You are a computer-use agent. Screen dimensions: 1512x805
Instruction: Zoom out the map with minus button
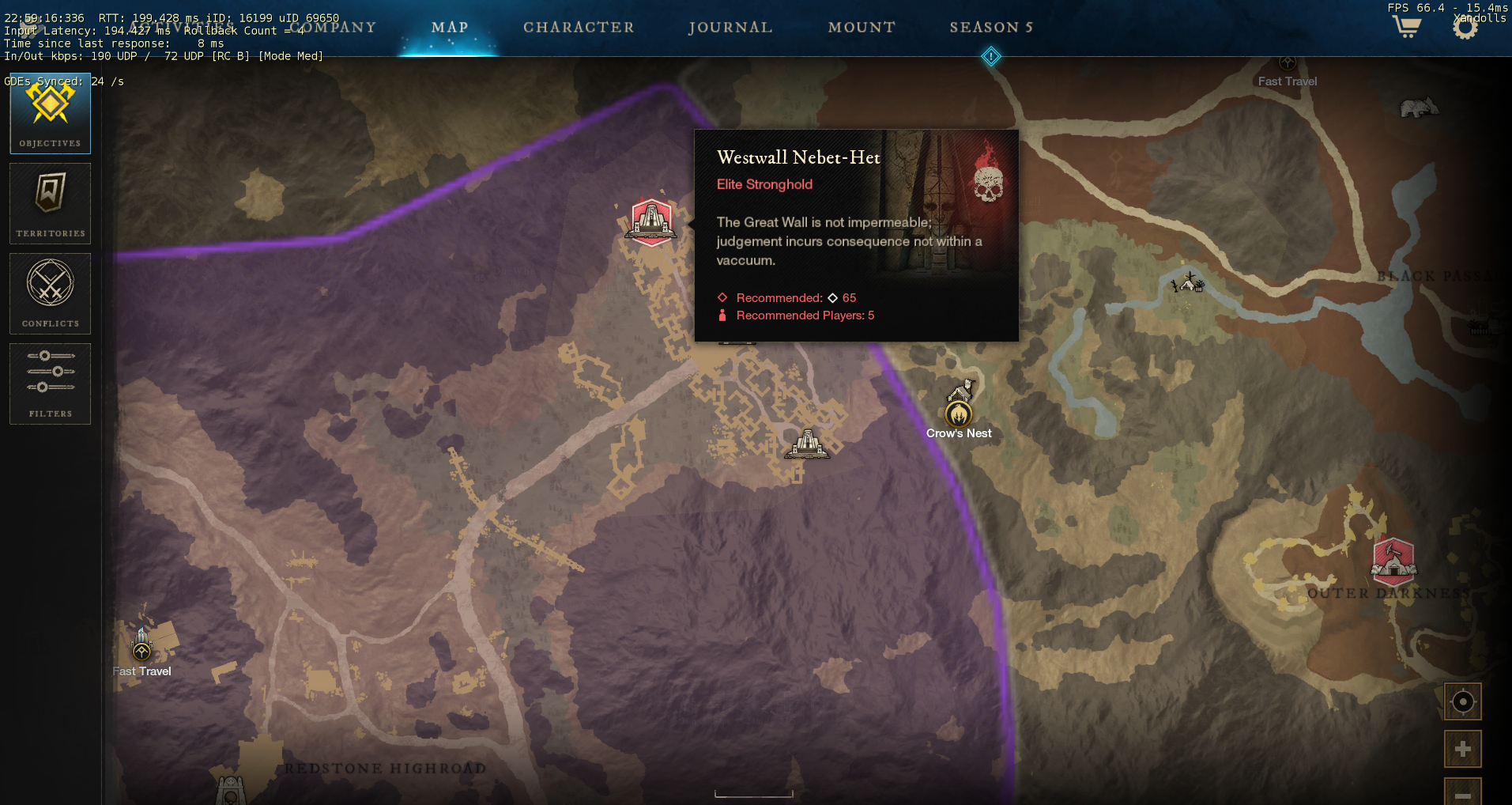tap(1462, 792)
